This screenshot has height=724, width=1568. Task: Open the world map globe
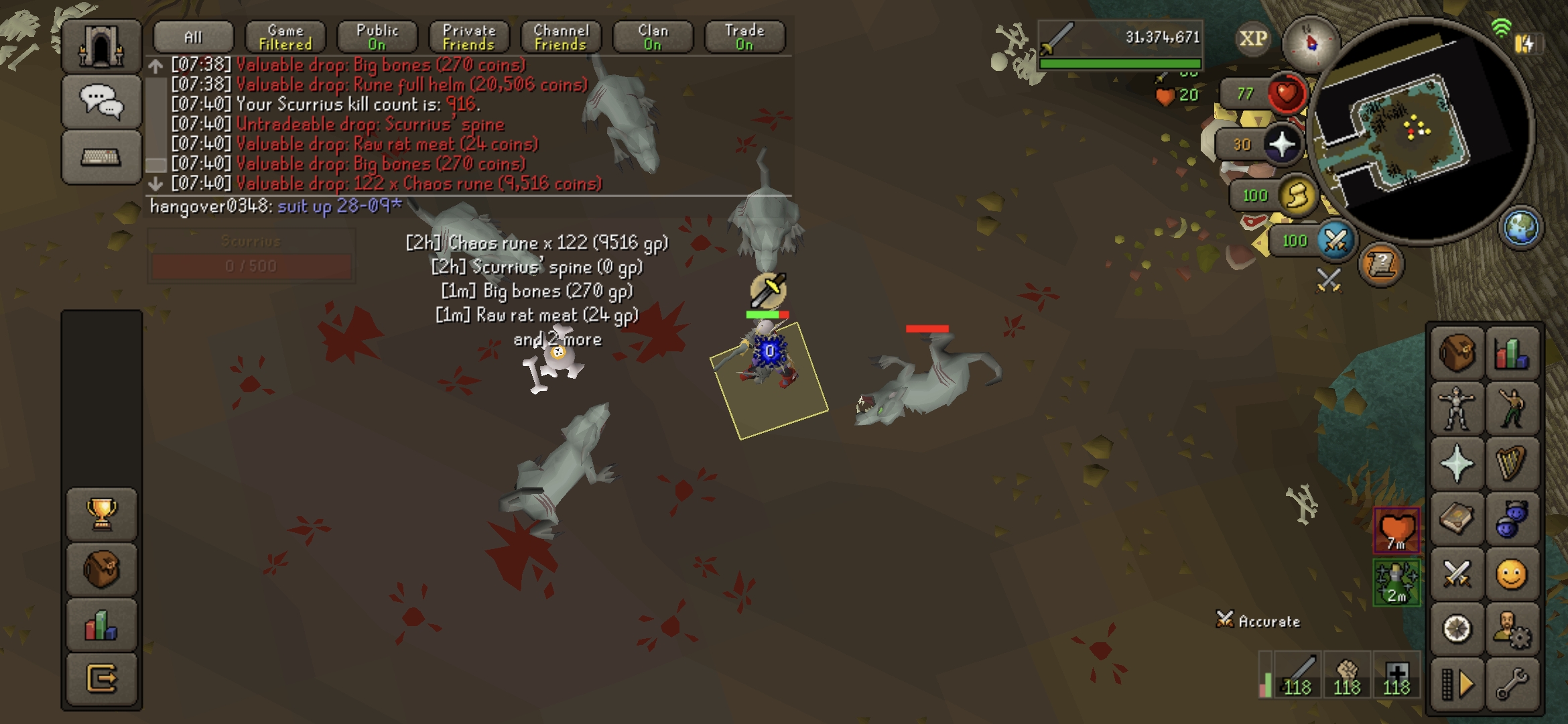click(x=1521, y=227)
